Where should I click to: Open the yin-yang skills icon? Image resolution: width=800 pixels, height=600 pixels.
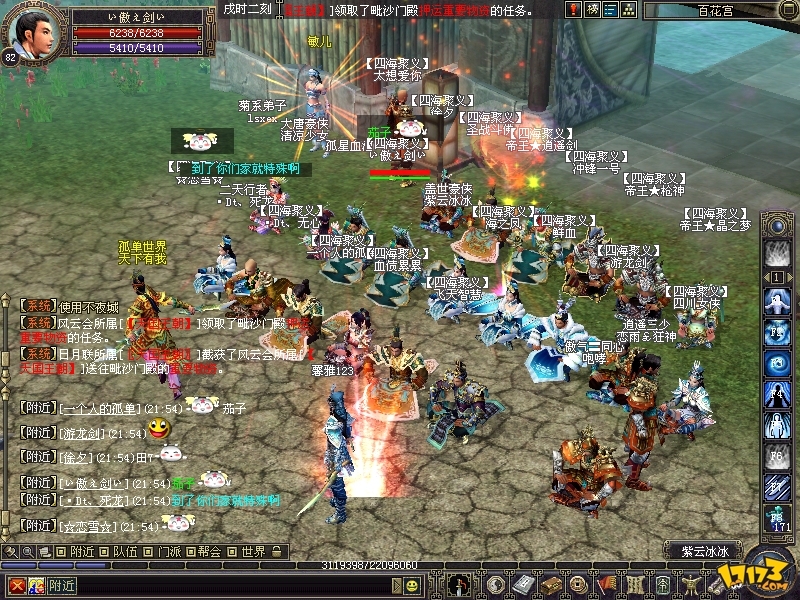(x=498, y=585)
